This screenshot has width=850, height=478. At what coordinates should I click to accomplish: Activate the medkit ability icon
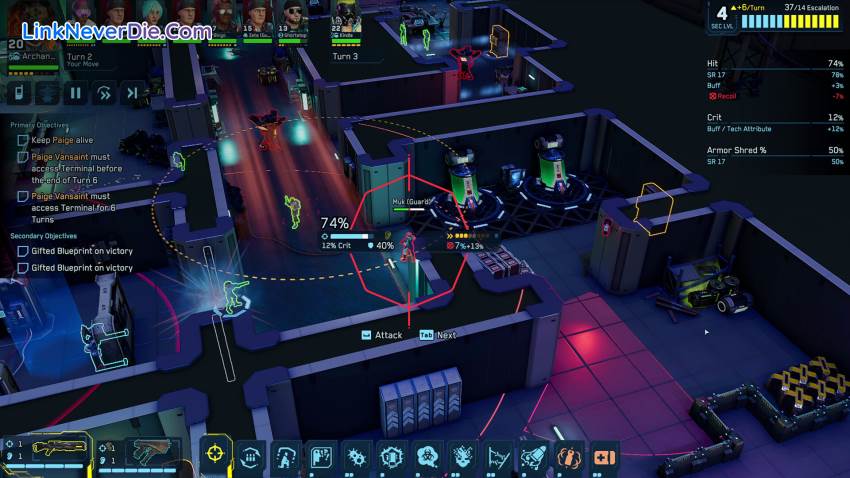[605, 456]
